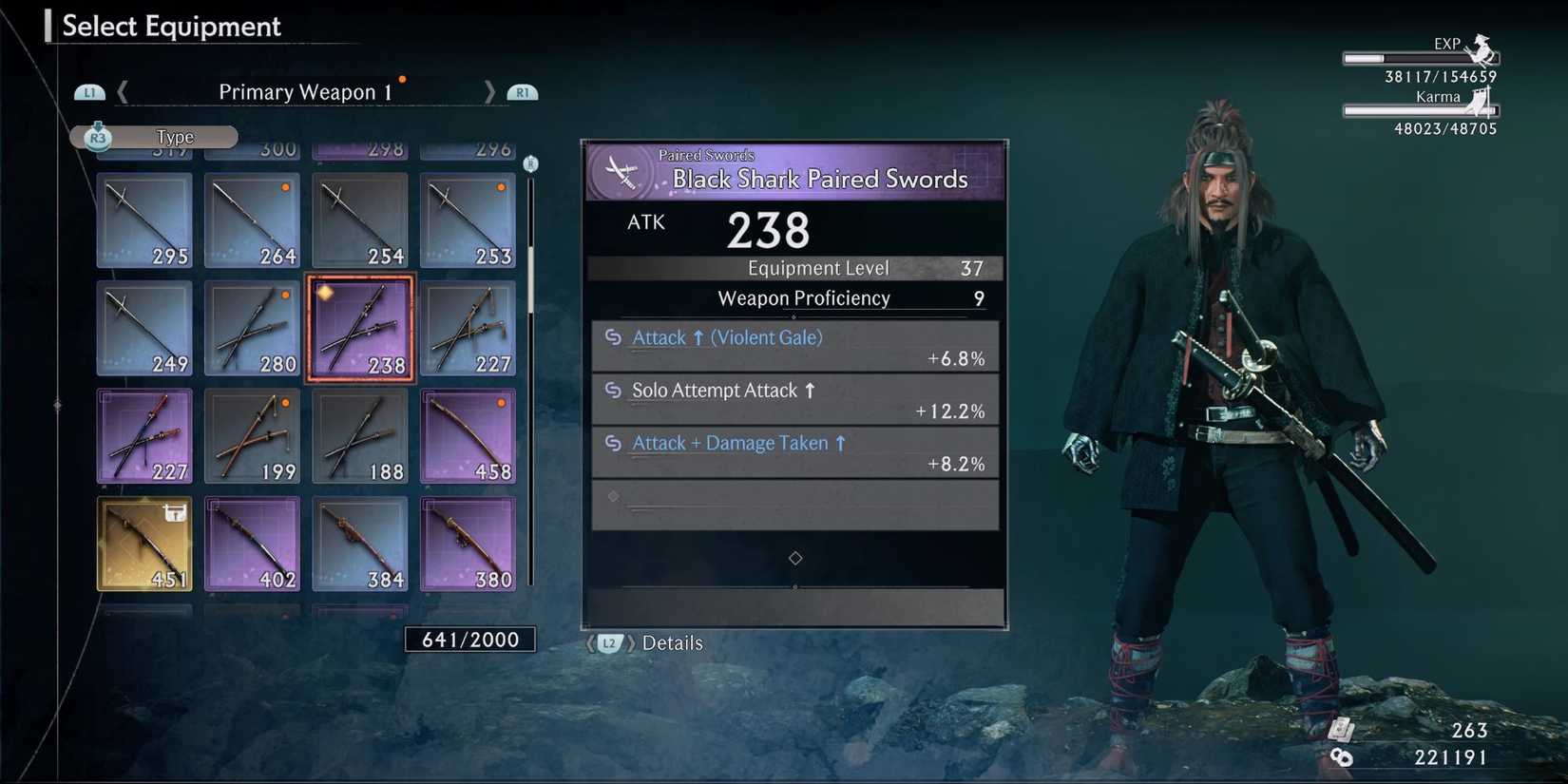Viewport: 1568px width, 784px height.
Task: Open the weapon Details view
Action: tap(674, 643)
